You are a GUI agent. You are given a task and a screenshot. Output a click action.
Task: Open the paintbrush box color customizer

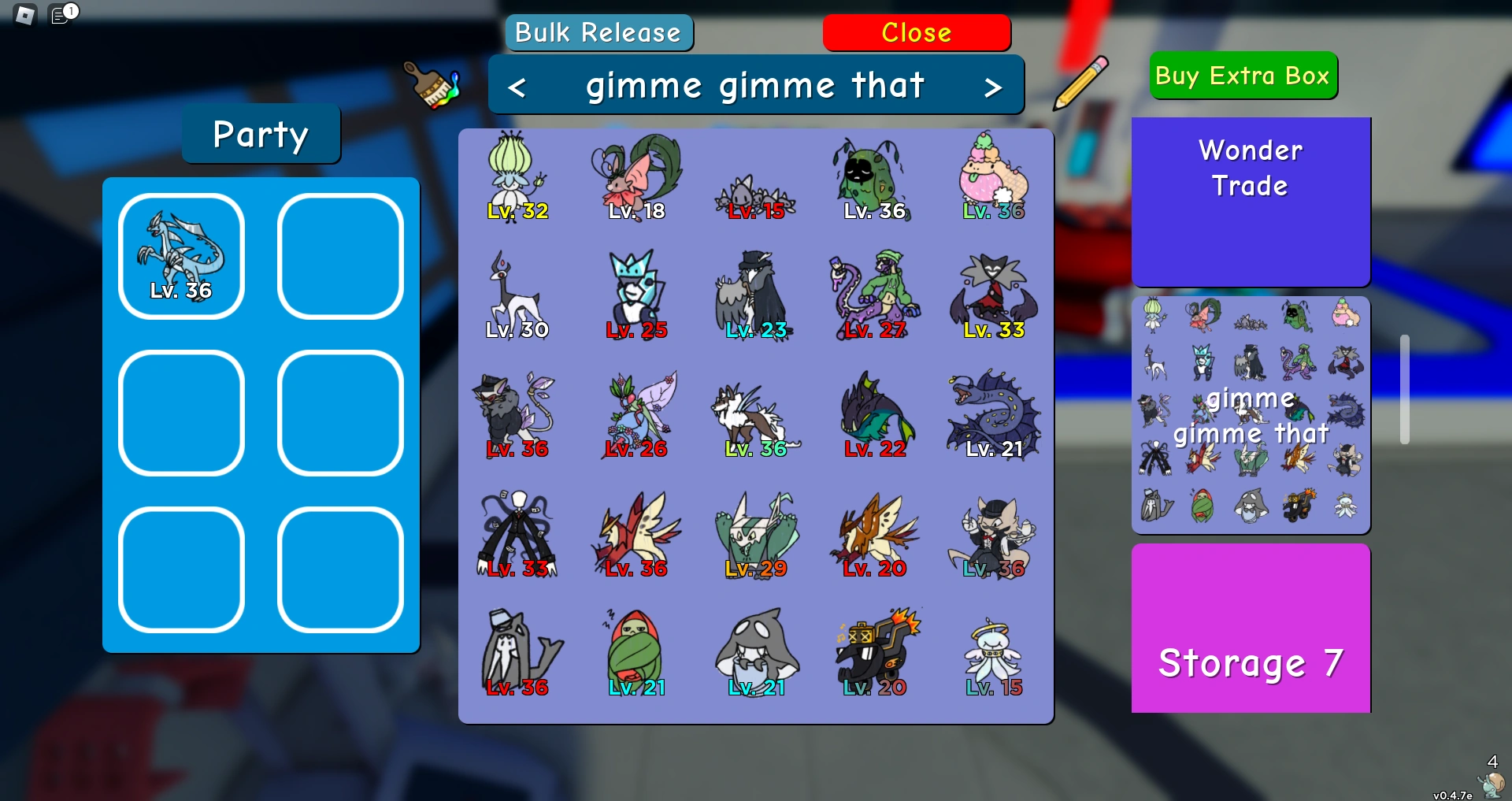click(x=431, y=85)
